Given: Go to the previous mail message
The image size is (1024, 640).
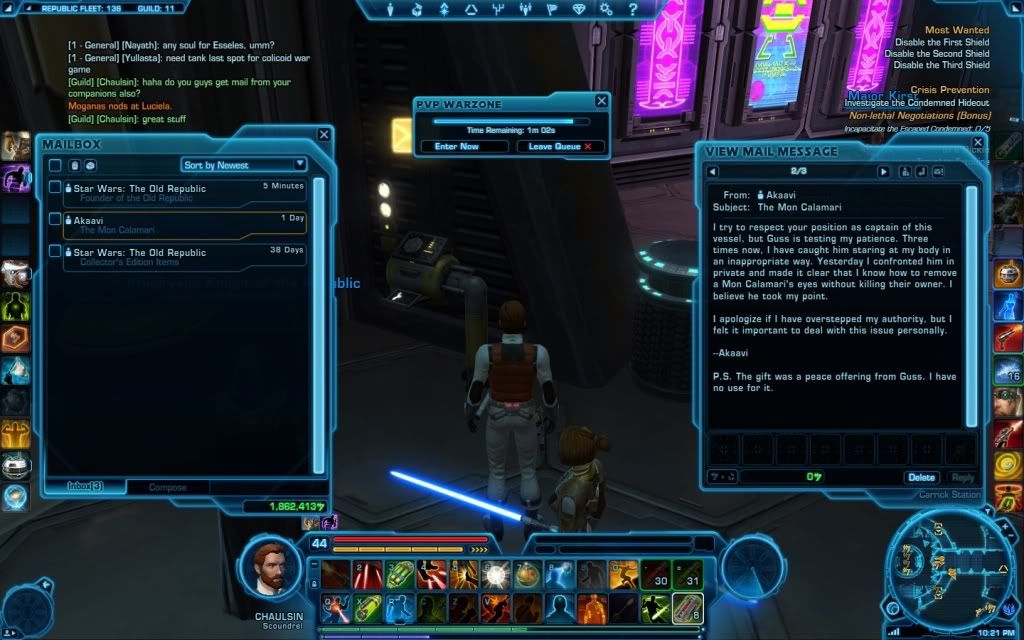Looking at the screenshot, I should click(711, 171).
